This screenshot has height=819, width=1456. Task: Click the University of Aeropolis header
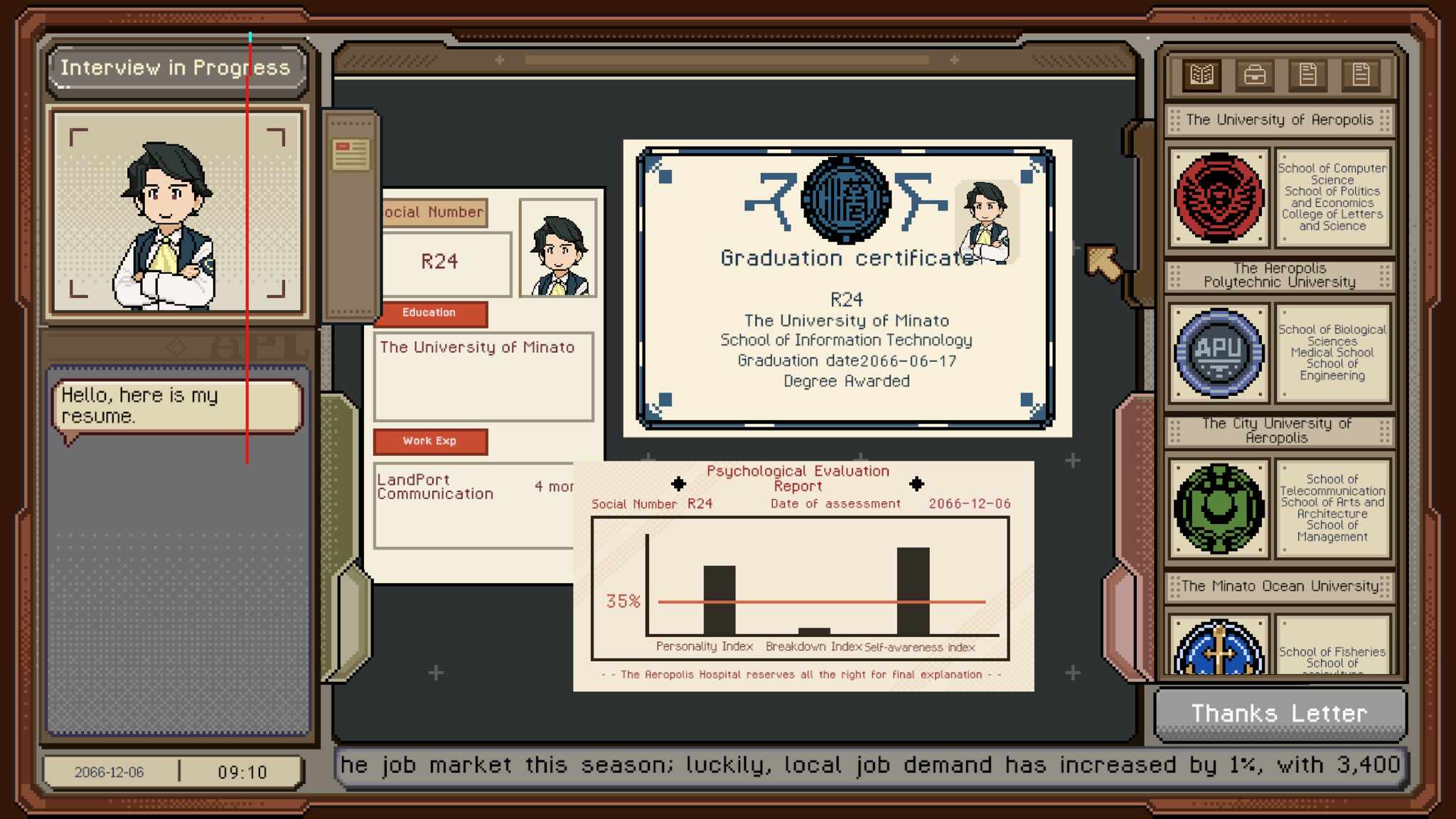point(1280,120)
